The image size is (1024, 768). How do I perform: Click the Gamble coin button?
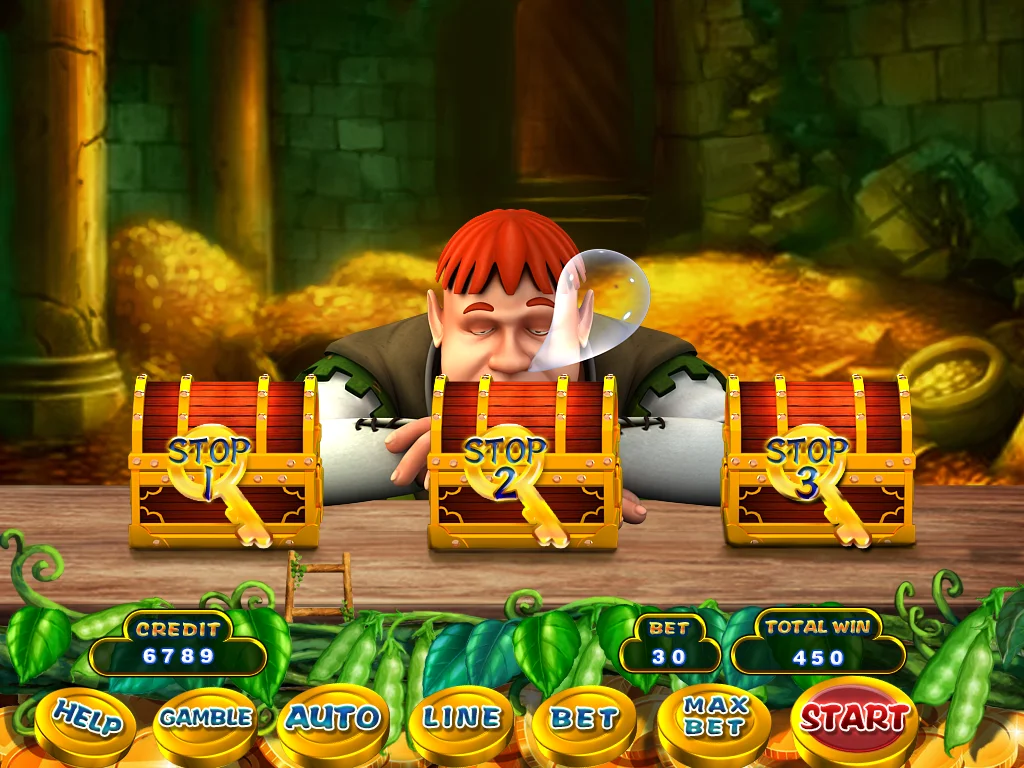coord(206,719)
